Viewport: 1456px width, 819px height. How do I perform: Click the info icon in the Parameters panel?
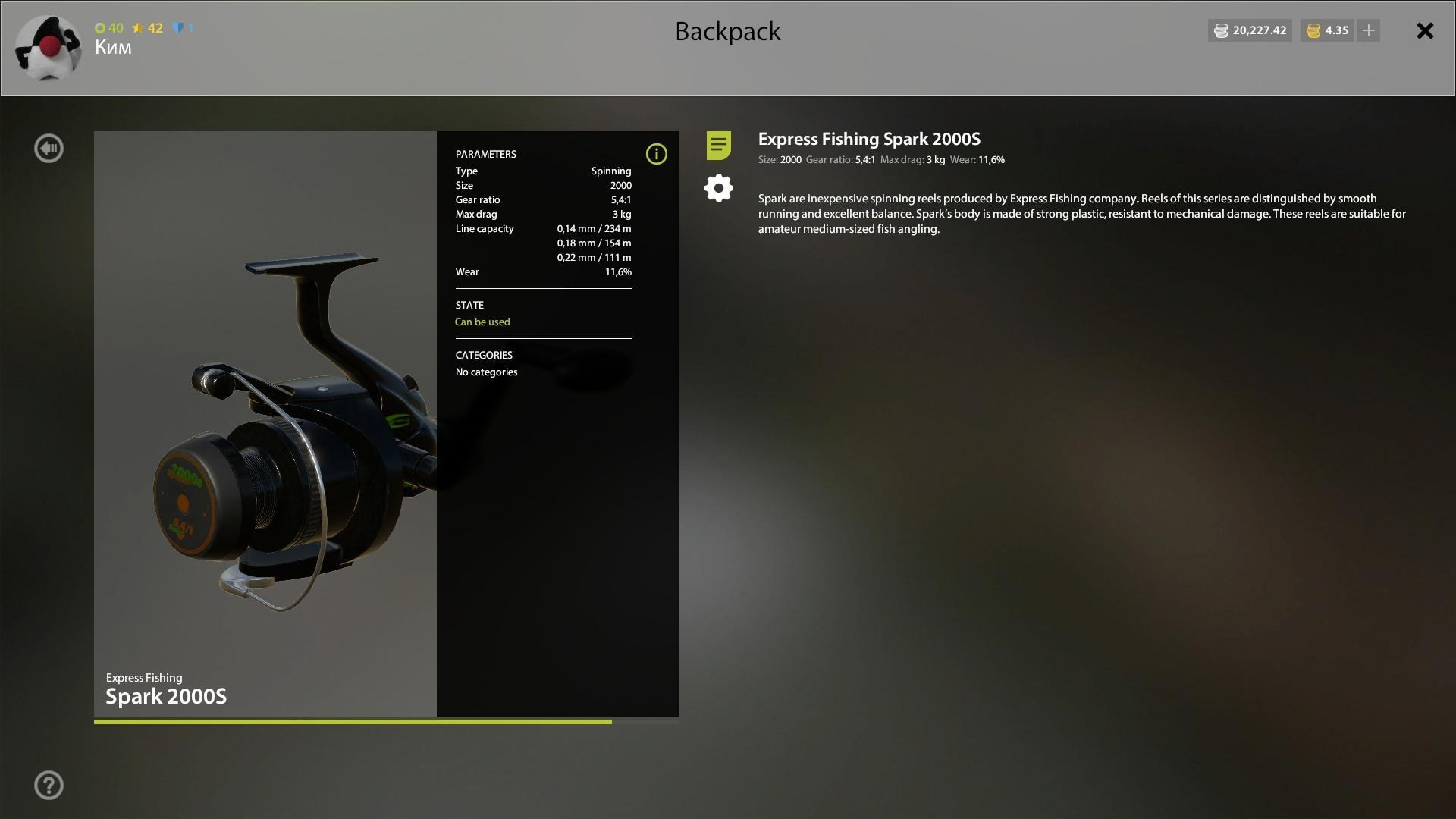(x=656, y=154)
